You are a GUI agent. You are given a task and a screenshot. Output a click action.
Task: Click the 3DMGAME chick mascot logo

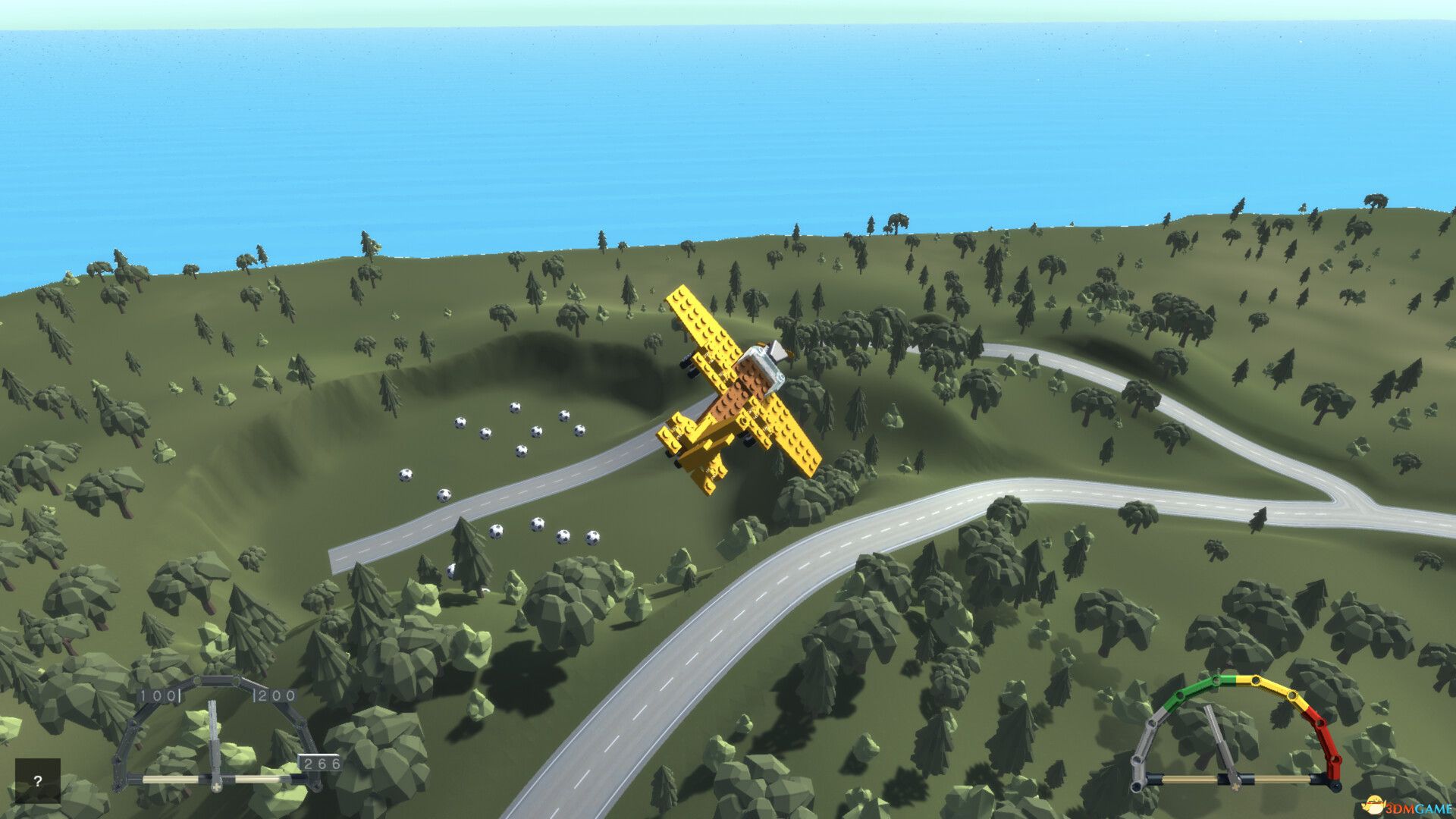pyautogui.click(x=1375, y=805)
